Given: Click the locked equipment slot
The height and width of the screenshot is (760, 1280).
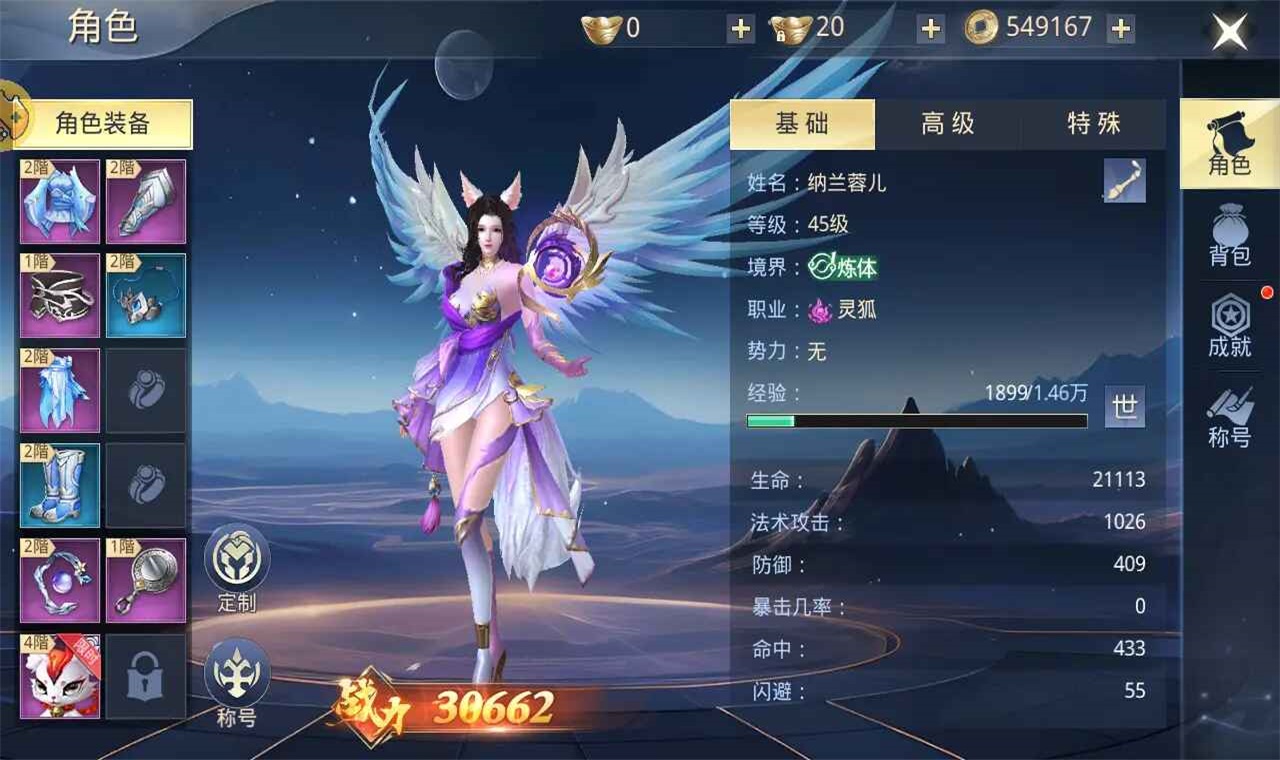Looking at the screenshot, I should coord(146,676).
